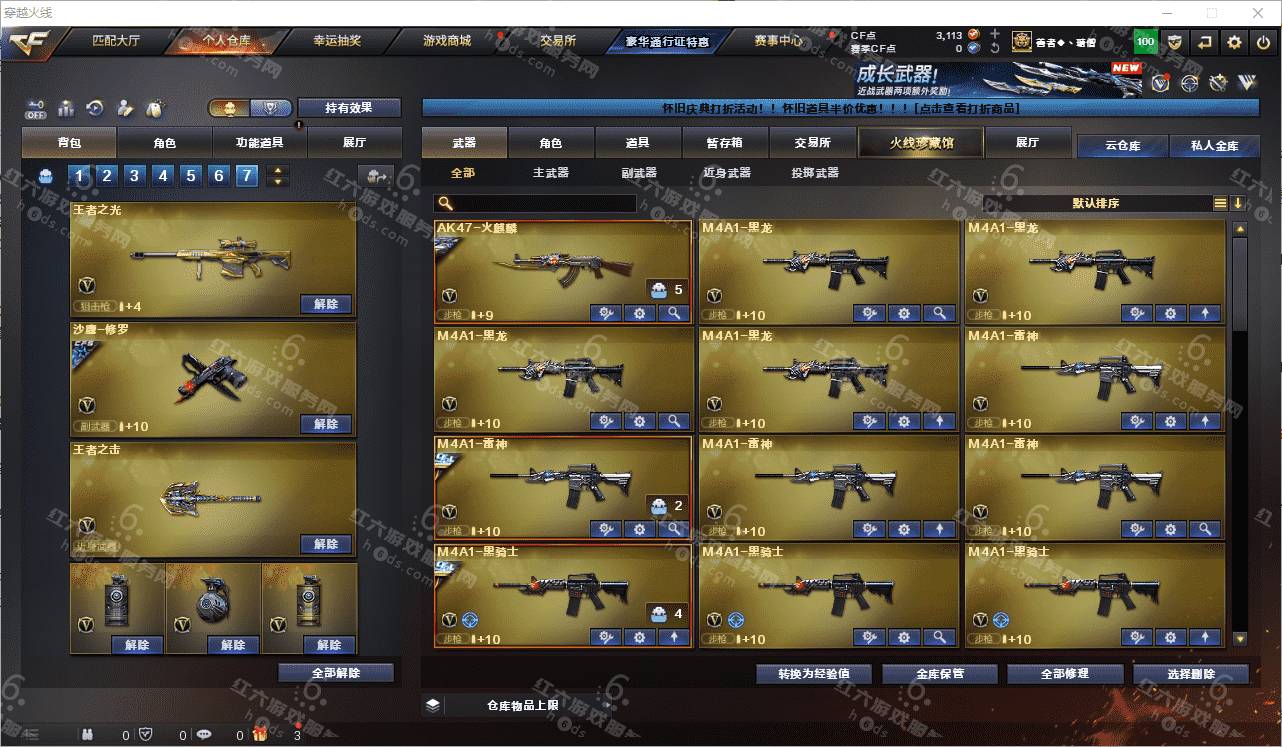The width and height of the screenshot is (1282, 747).
Task: Open settings via the gear icon
Action: tap(1235, 42)
